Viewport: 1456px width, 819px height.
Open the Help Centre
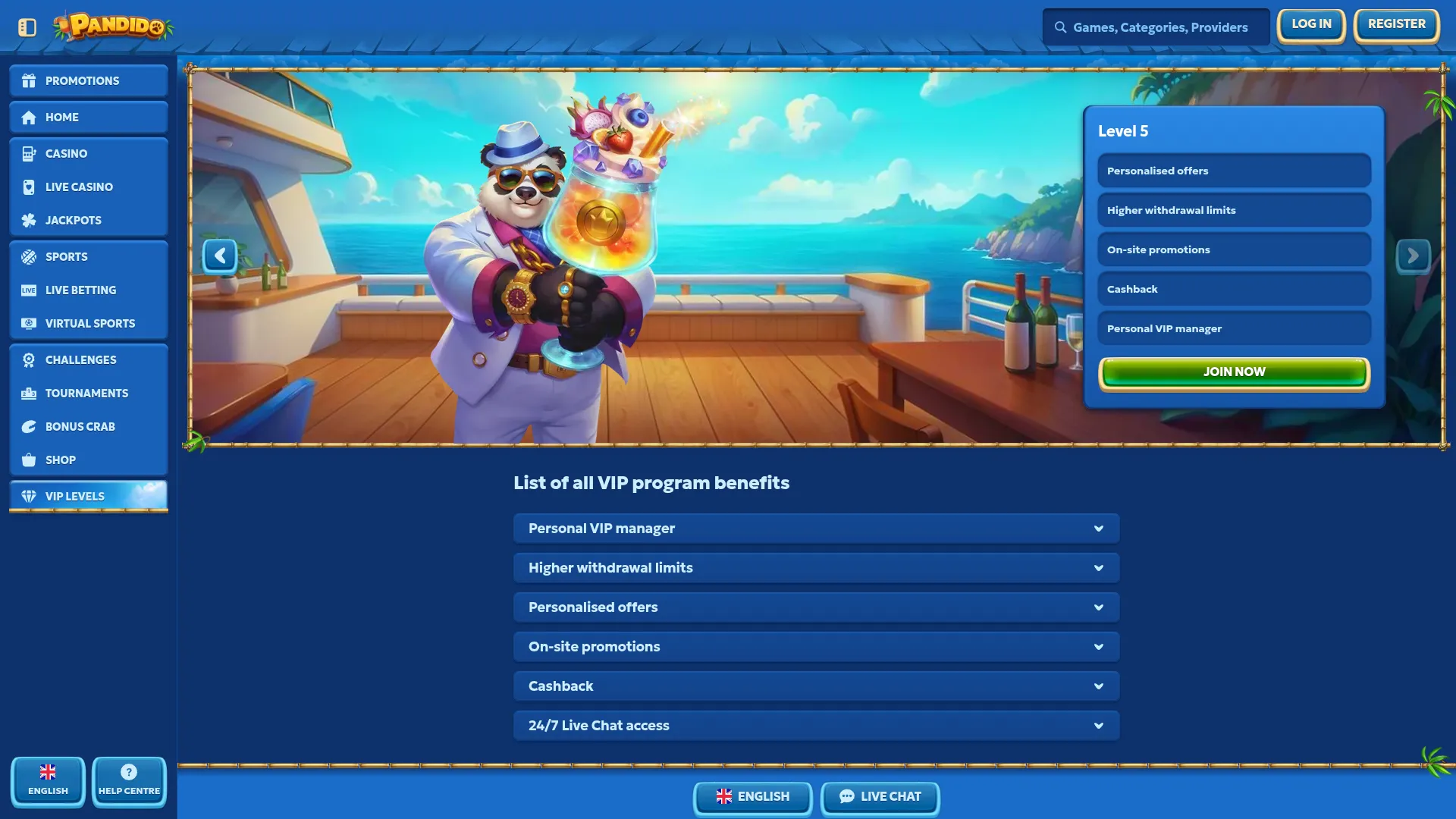129,782
